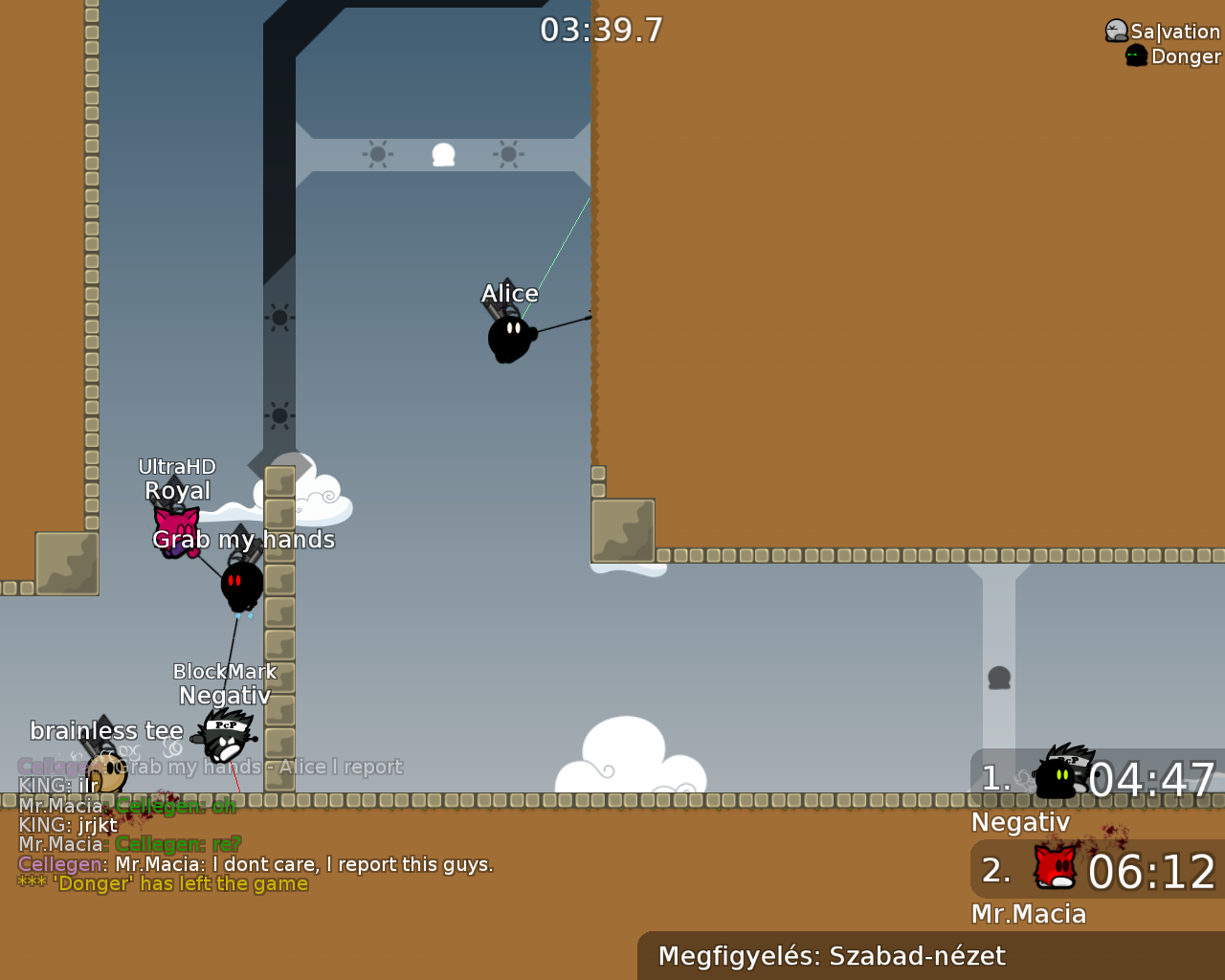
Task: Select Cellegen's 'I report this guys' chat message
Action: click(x=256, y=863)
